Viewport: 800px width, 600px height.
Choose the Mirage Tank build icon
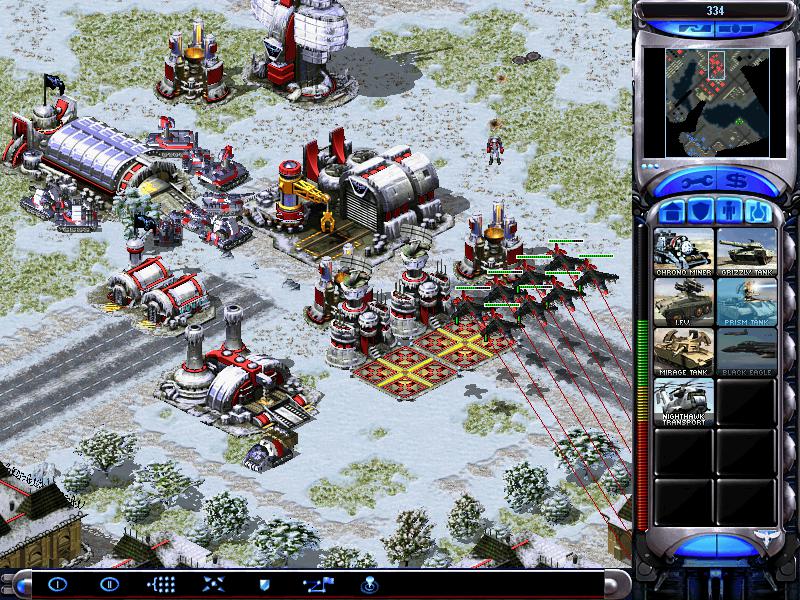tap(684, 352)
